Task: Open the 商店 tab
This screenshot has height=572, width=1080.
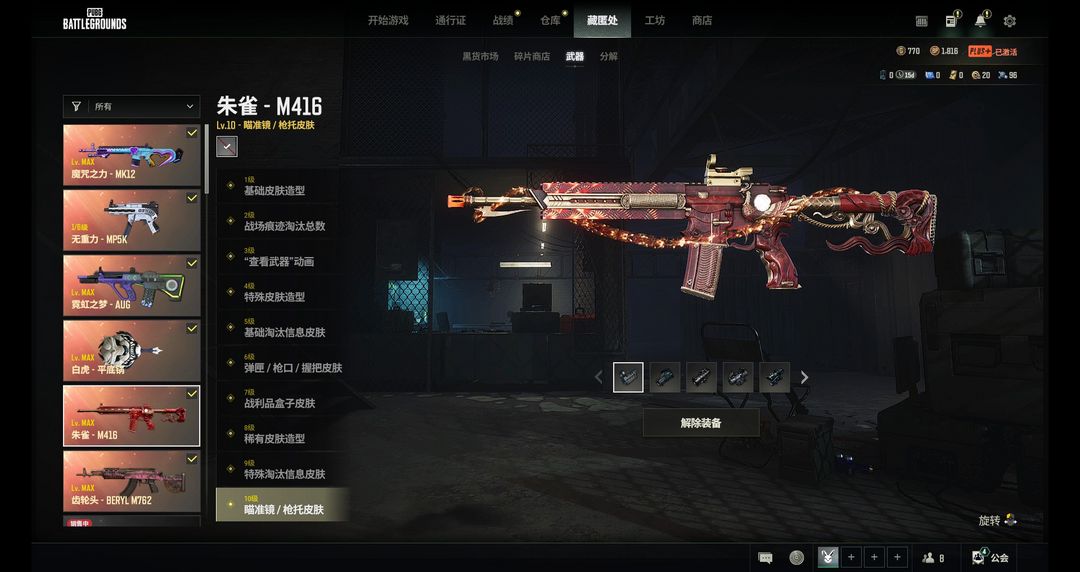Action: (702, 21)
